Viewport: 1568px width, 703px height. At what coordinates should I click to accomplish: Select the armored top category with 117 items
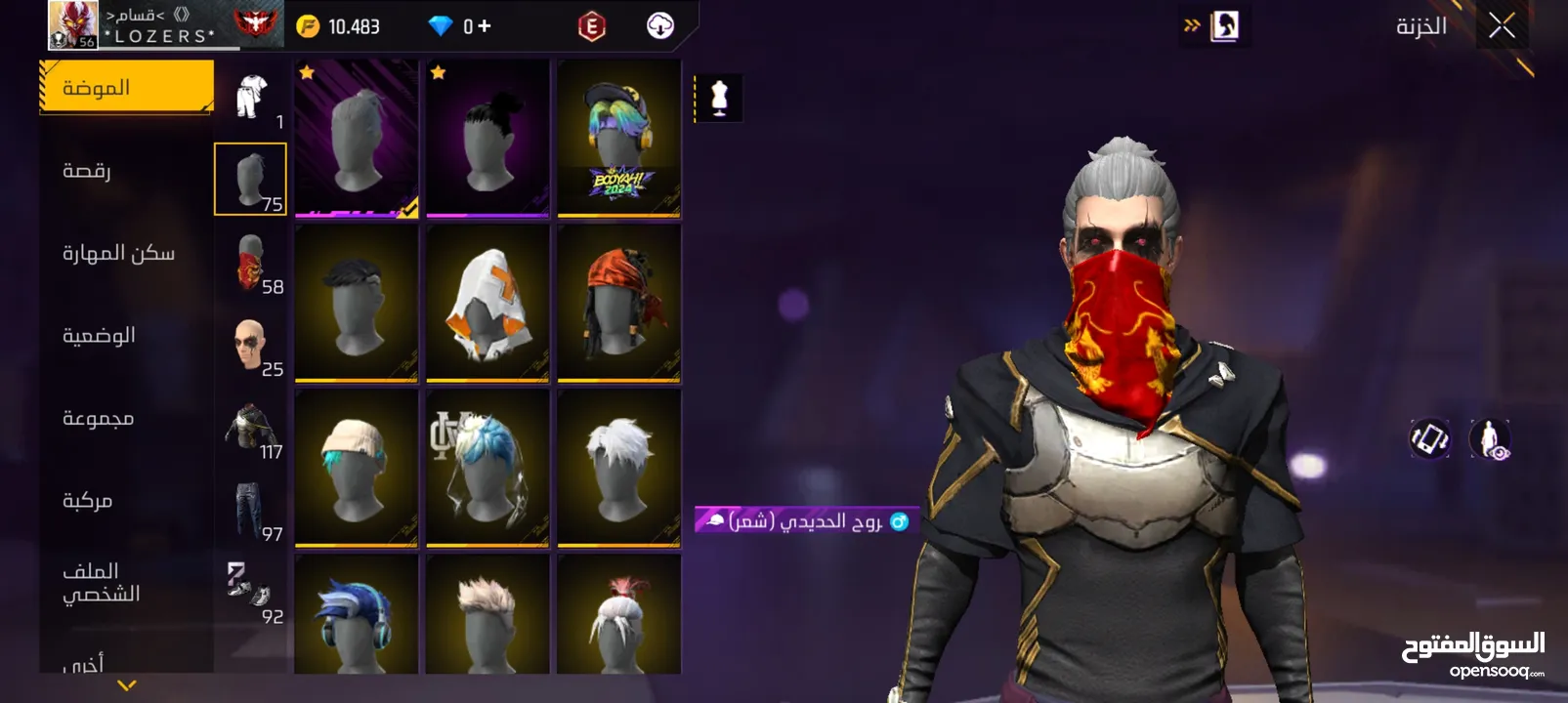[x=251, y=428]
